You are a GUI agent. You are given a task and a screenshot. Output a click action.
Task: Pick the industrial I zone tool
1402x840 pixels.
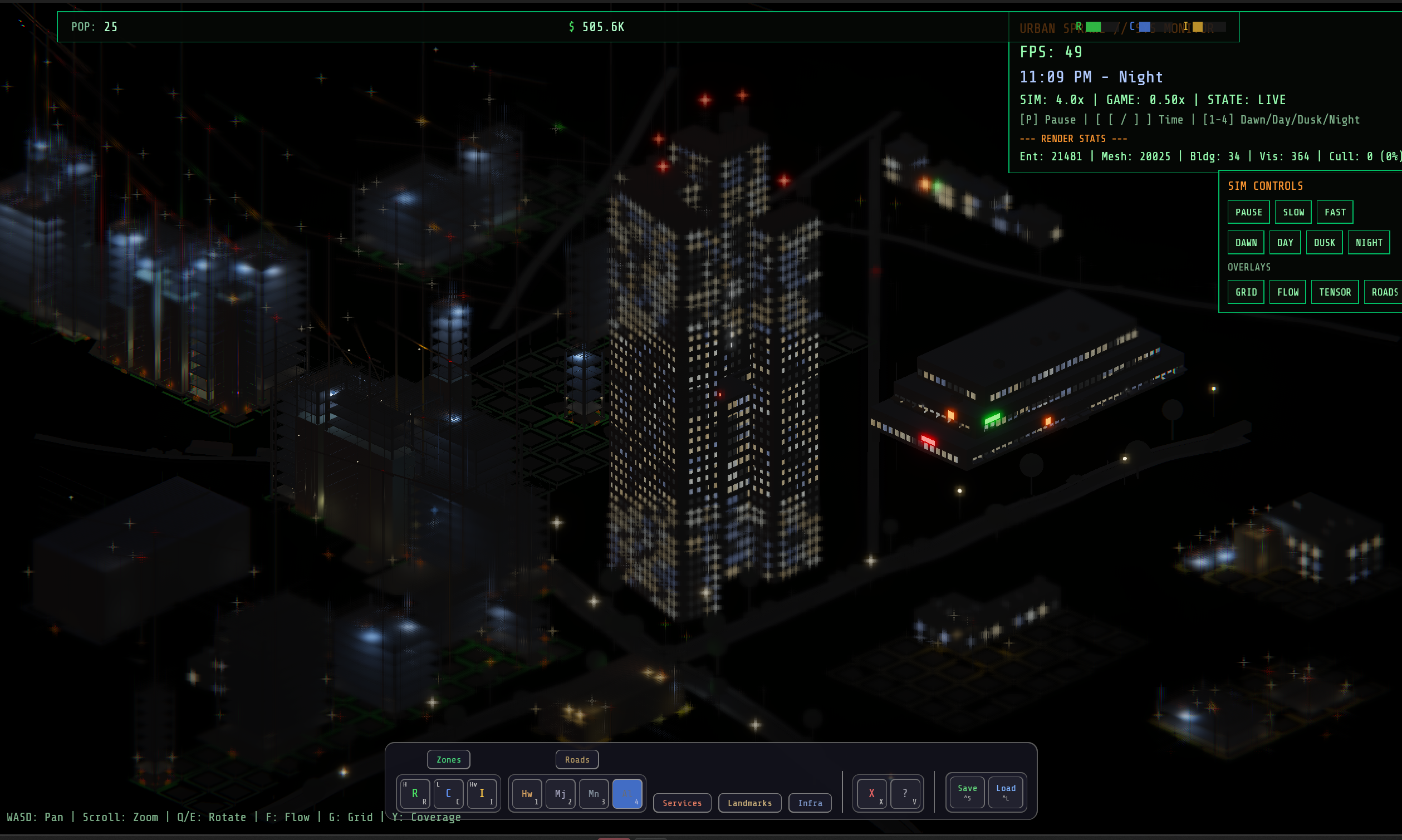[x=482, y=793]
